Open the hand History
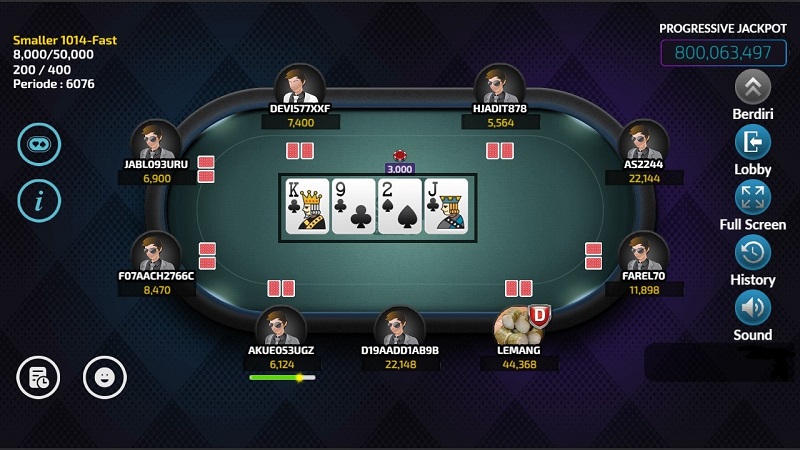This screenshot has width=800, height=450. pos(753,251)
